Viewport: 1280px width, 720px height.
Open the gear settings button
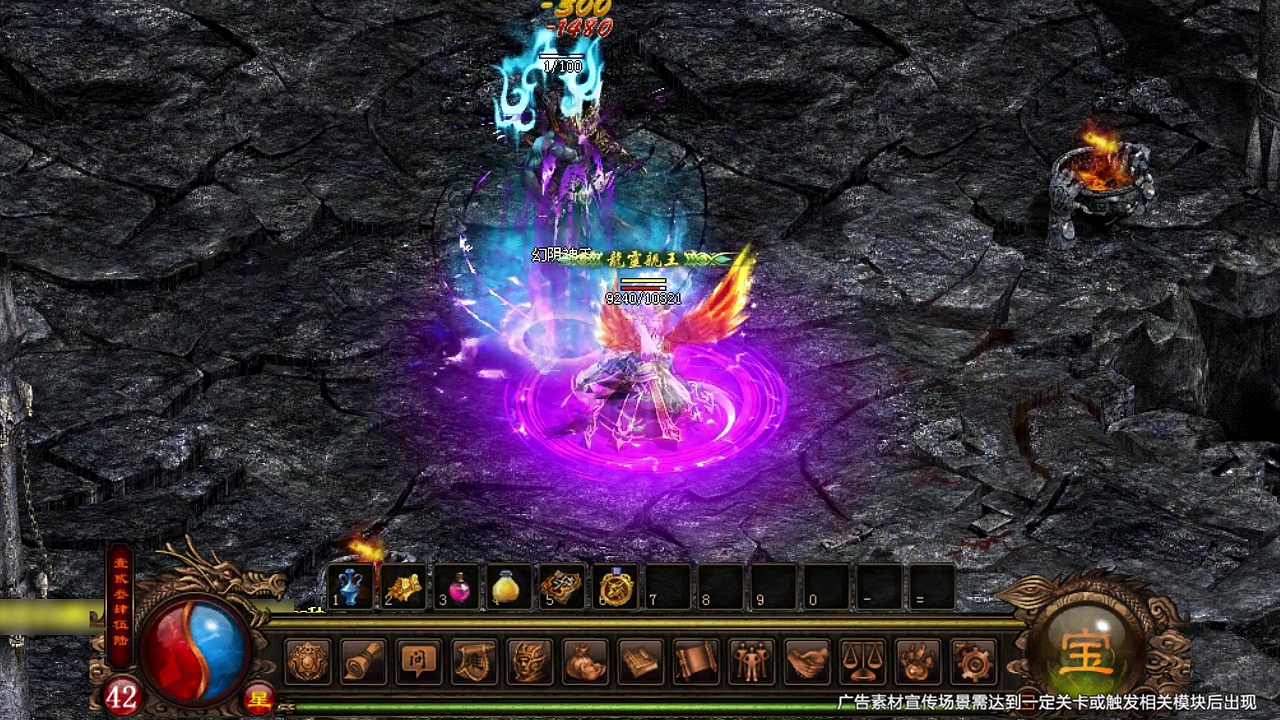(x=974, y=661)
